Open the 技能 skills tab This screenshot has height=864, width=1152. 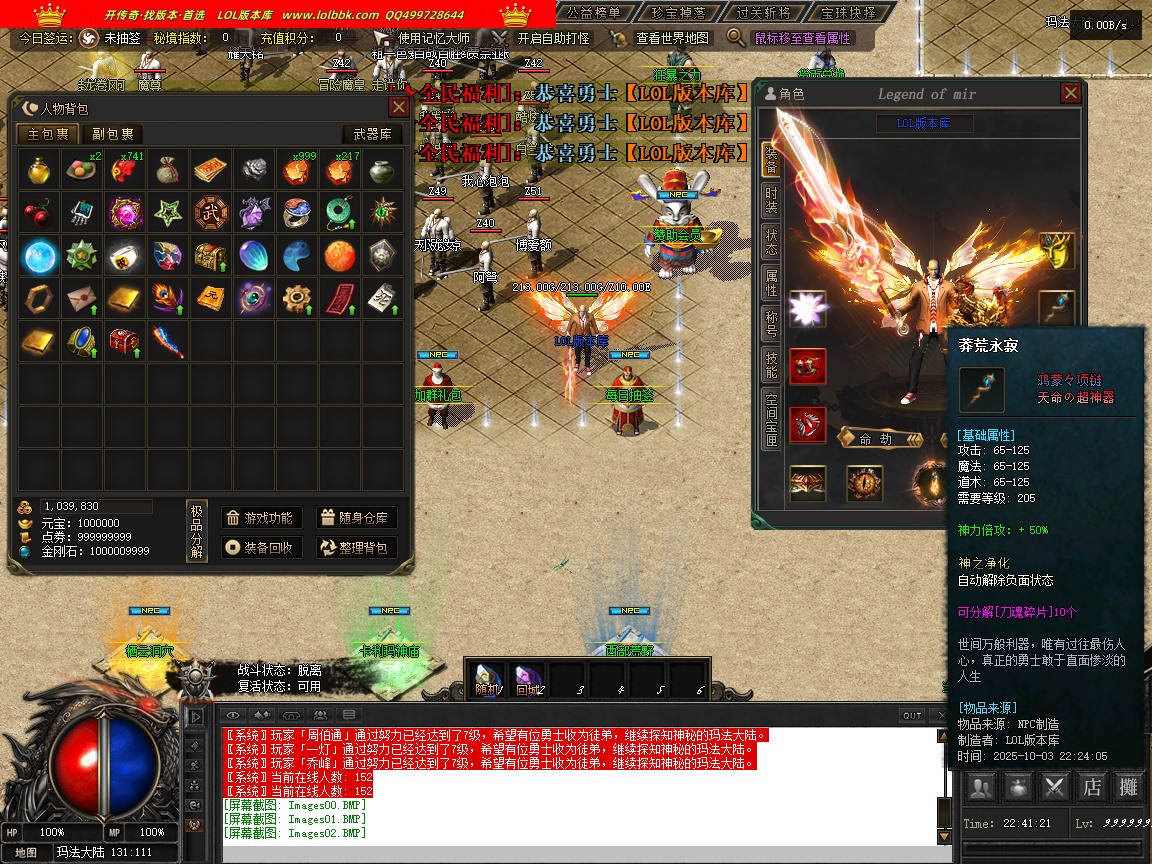tap(771, 366)
